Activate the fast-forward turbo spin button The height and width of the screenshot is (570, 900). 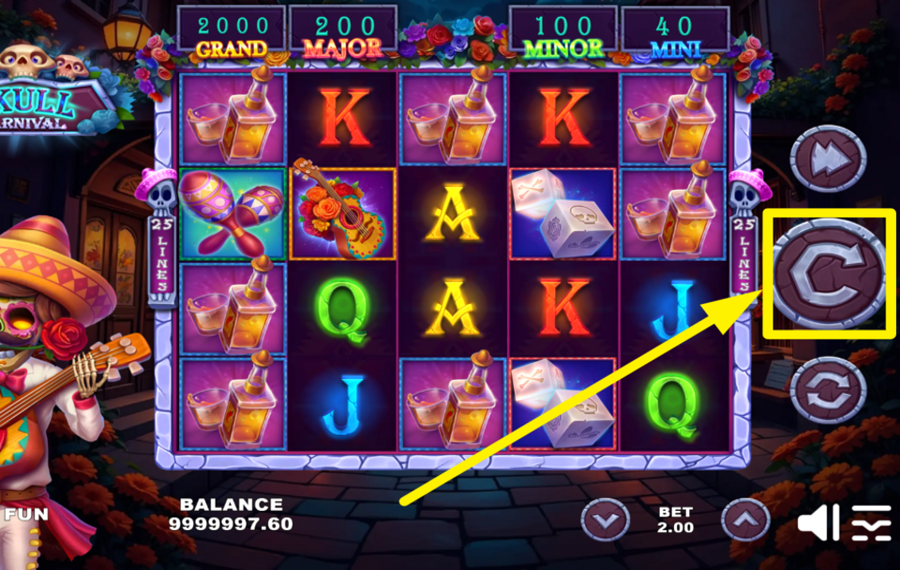point(828,158)
